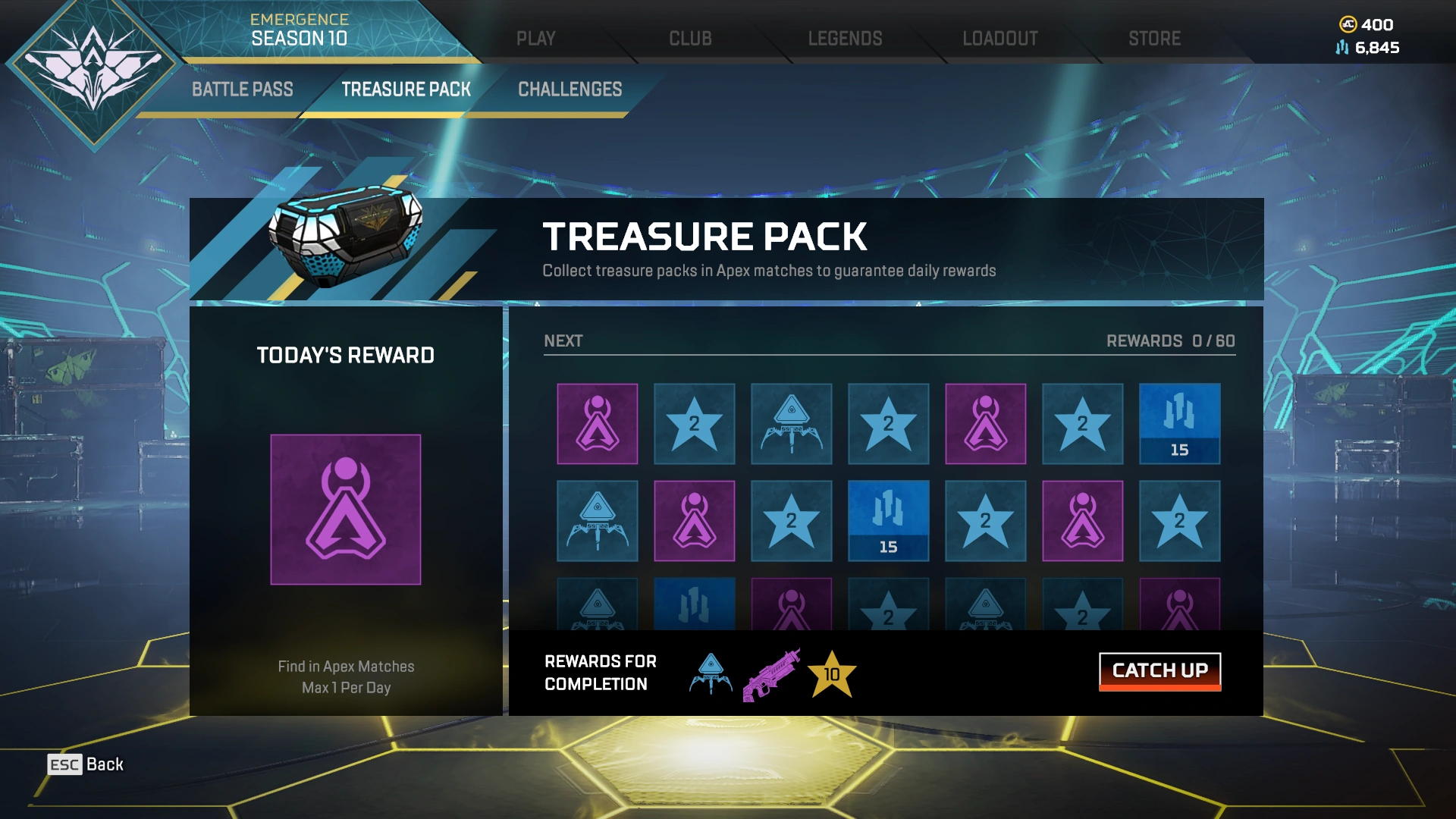Open the Challenges tab
This screenshot has height=819, width=1456.
[x=569, y=89]
